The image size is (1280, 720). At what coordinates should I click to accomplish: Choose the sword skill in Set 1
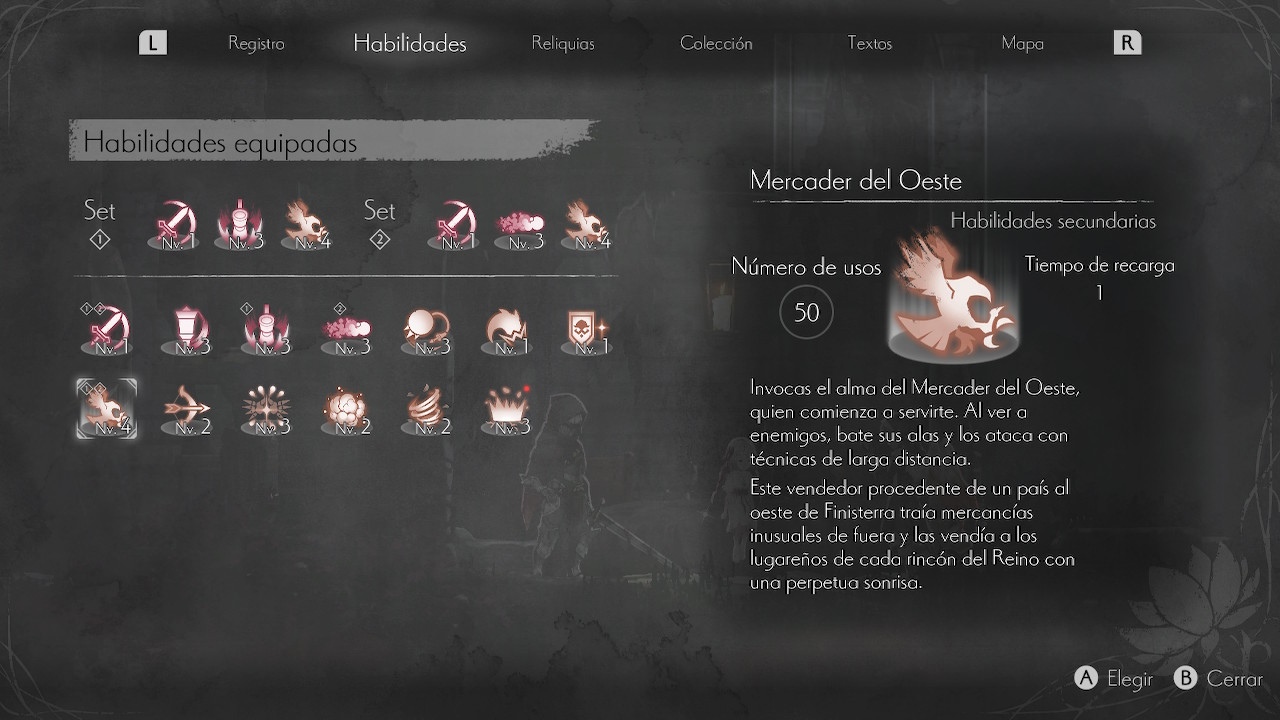coord(174,224)
